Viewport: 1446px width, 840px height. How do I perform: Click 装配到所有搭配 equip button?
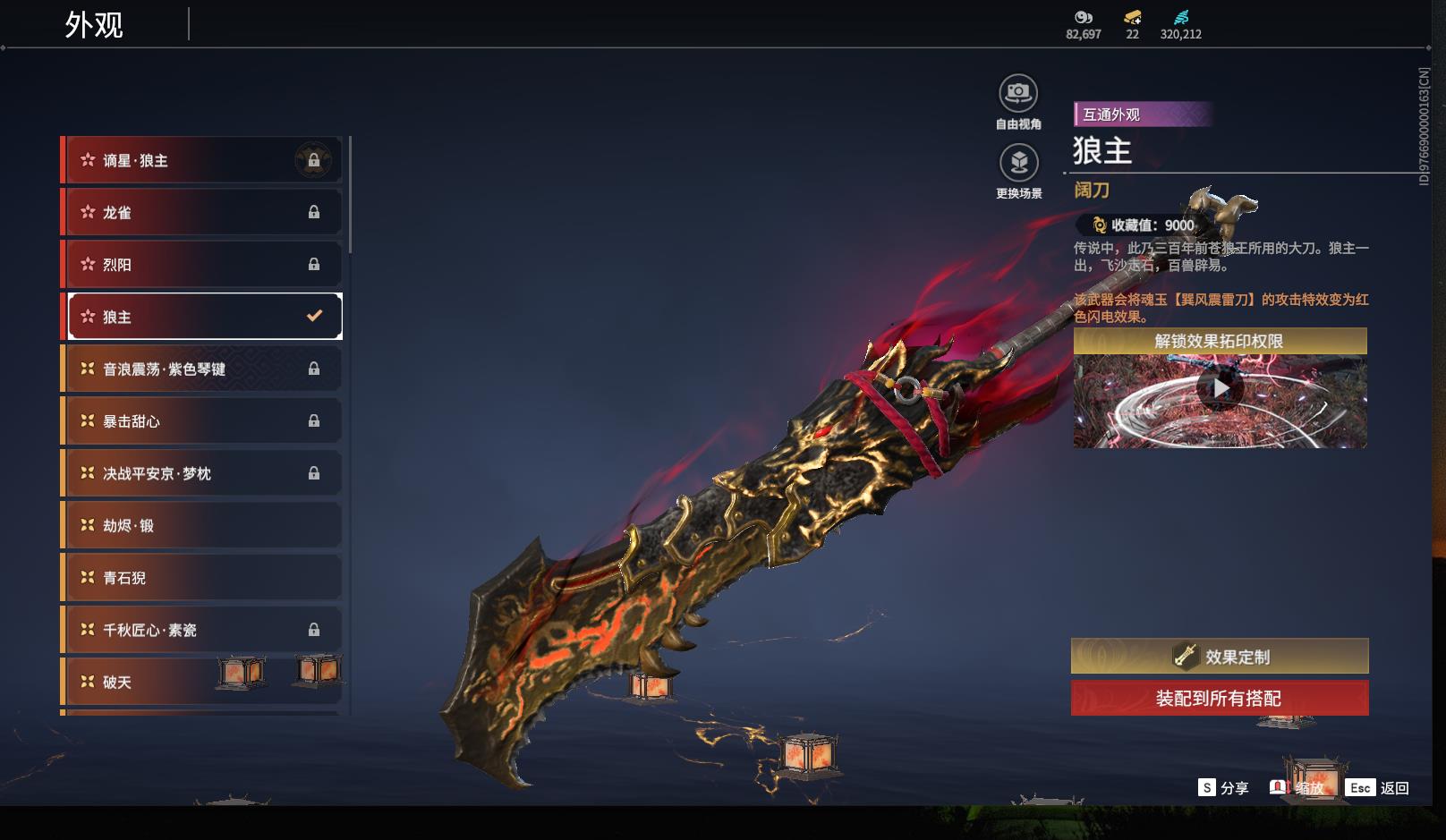point(1220,699)
